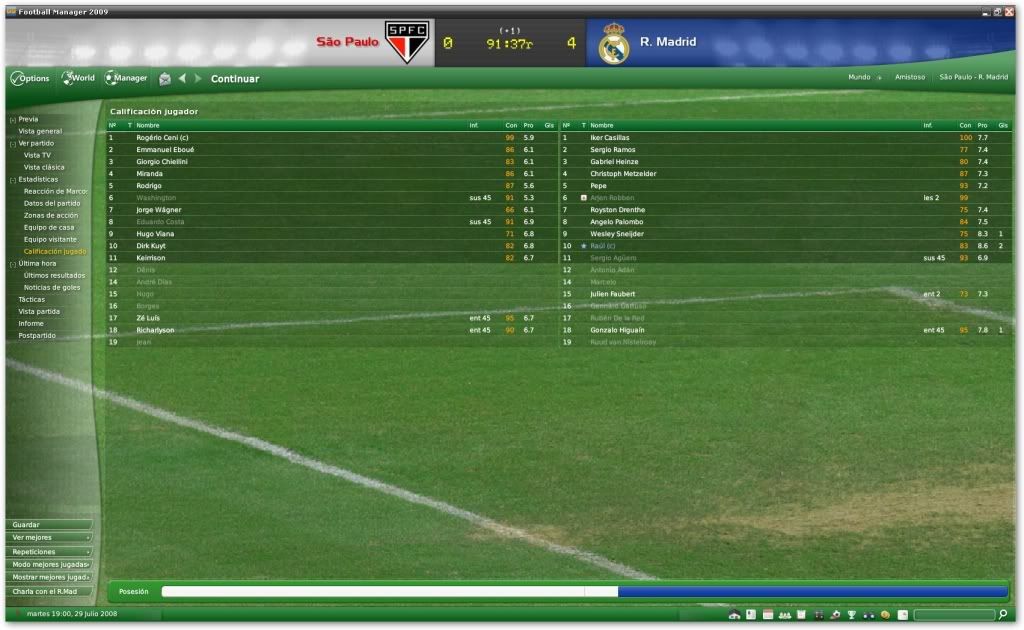
Task: Open the Repeticiones dropdown
Action: click(x=48, y=551)
